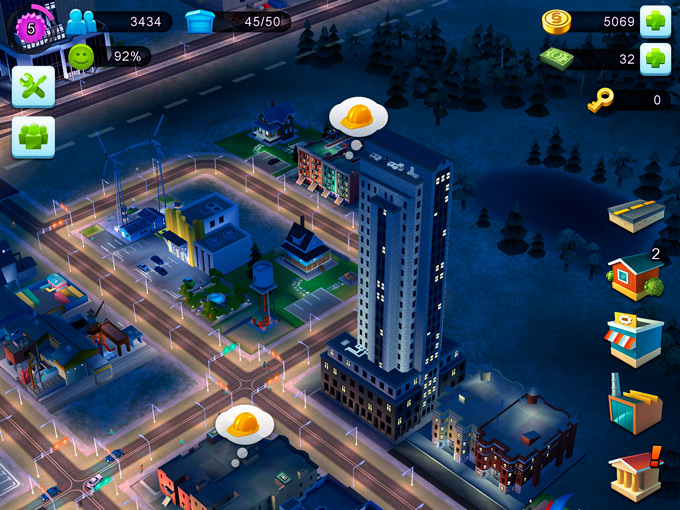Open the shop store build menu
Image resolution: width=680 pixels, height=510 pixels.
tap(634, 340)
